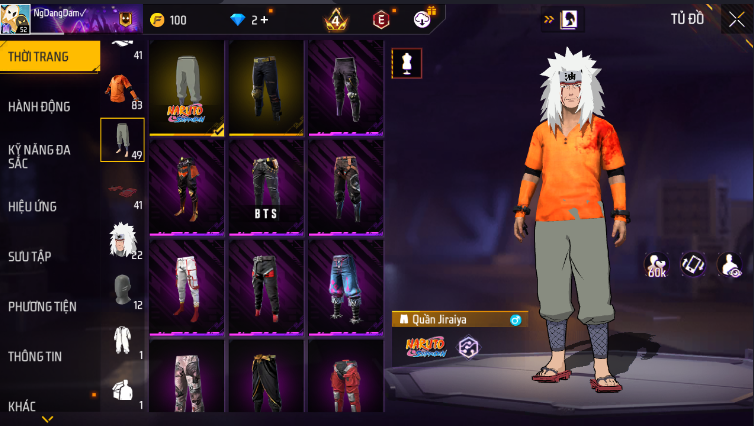Select the Kỹ Năng Đa Sắc tab
The width and height of the screenshot is (754, 426).
click(40, 156)
